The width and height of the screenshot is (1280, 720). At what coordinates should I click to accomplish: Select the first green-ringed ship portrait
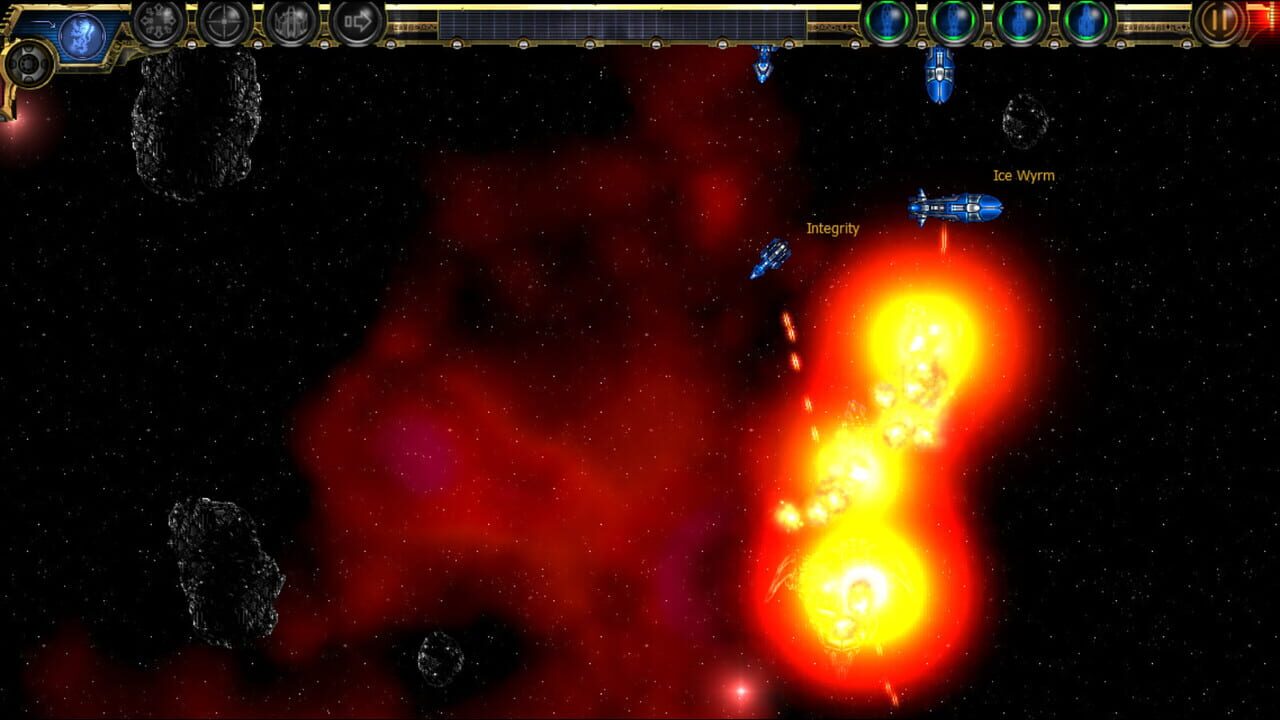click(x=890, y=22)
